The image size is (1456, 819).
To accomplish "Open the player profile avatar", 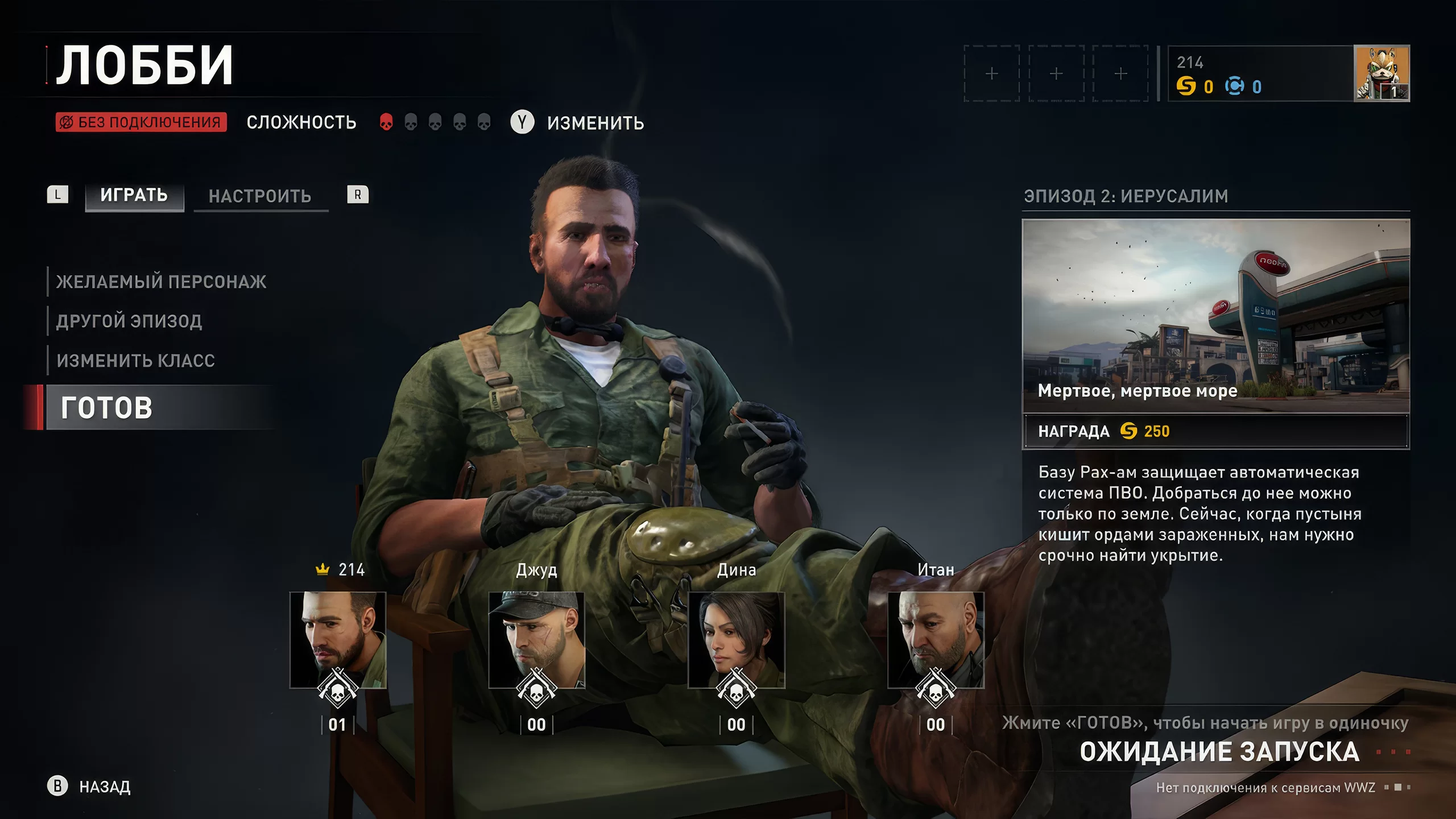I will pos(1381,73).
